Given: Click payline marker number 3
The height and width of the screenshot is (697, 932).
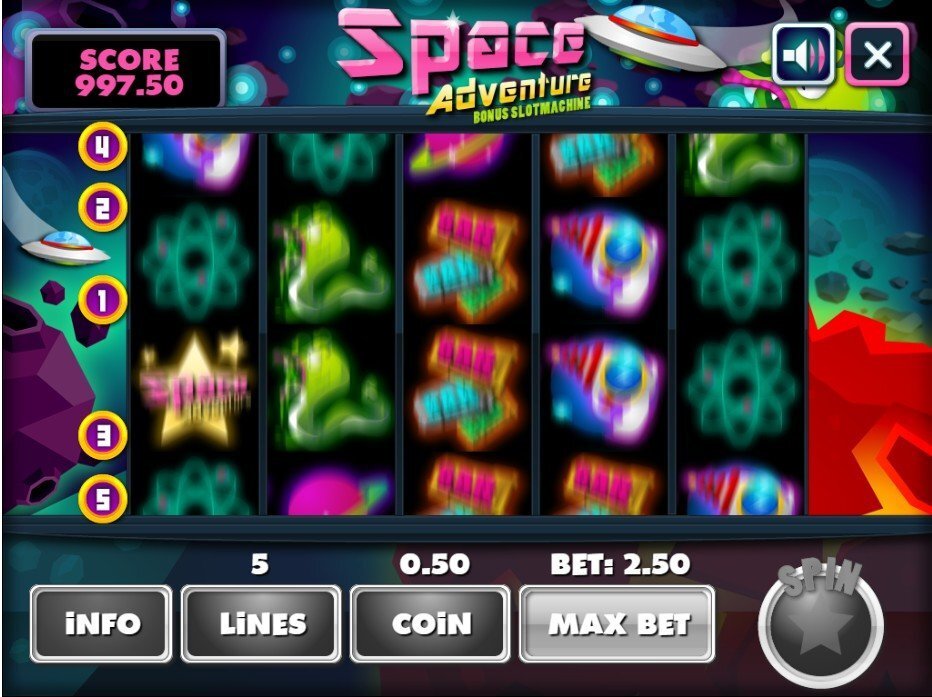Looking at the screenshot, I should click(103, 436).
